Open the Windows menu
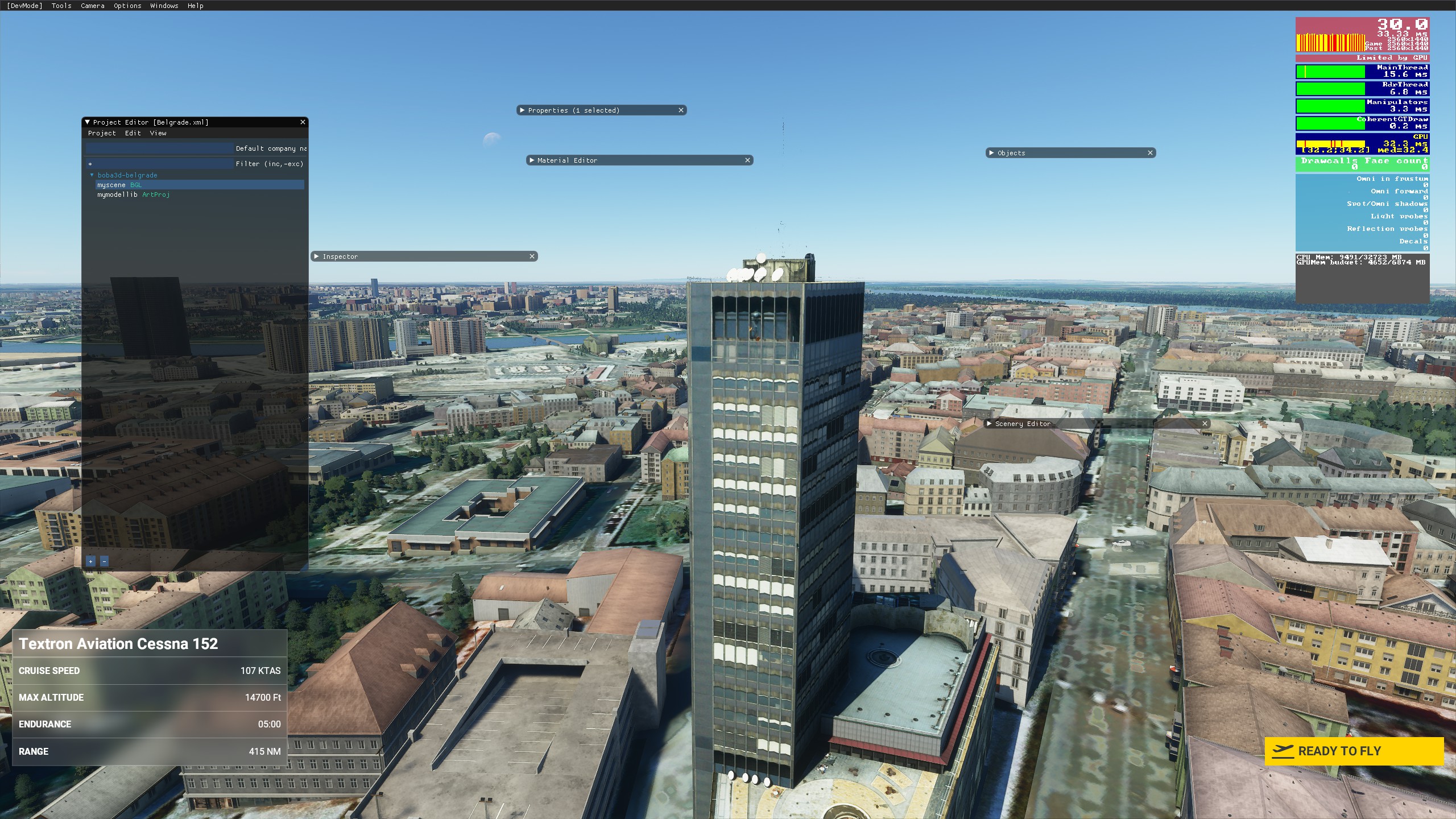1456x819 pixels. 164,6
